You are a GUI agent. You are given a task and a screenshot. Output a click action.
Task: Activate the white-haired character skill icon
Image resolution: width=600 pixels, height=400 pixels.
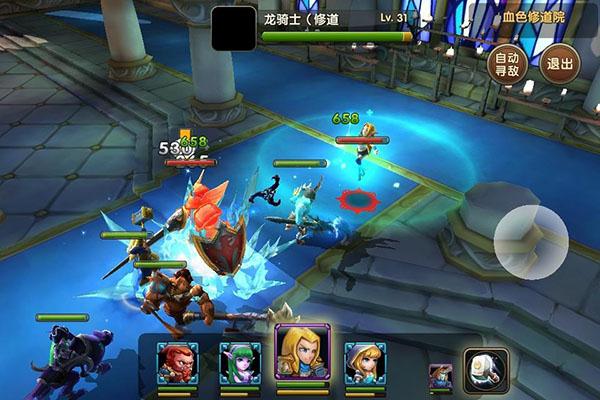pos(483,369)
